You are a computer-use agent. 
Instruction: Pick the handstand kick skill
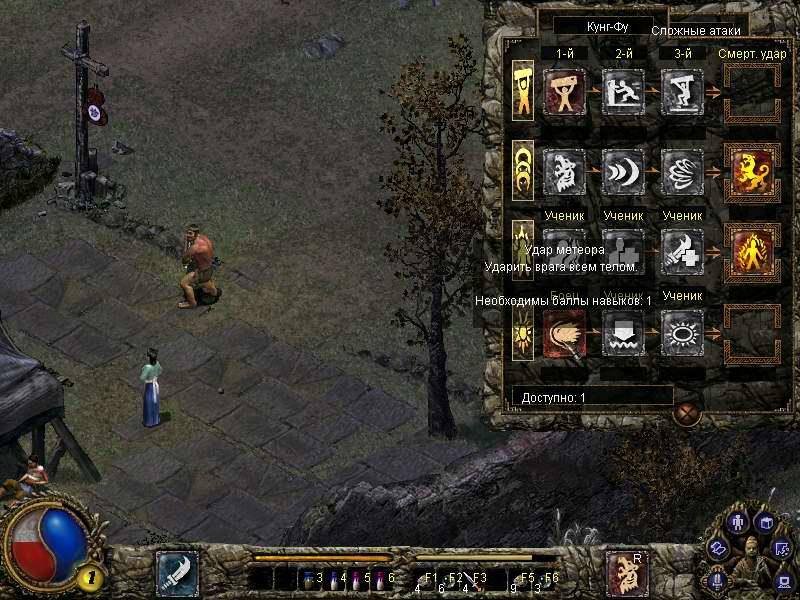(x=682, y=91)
